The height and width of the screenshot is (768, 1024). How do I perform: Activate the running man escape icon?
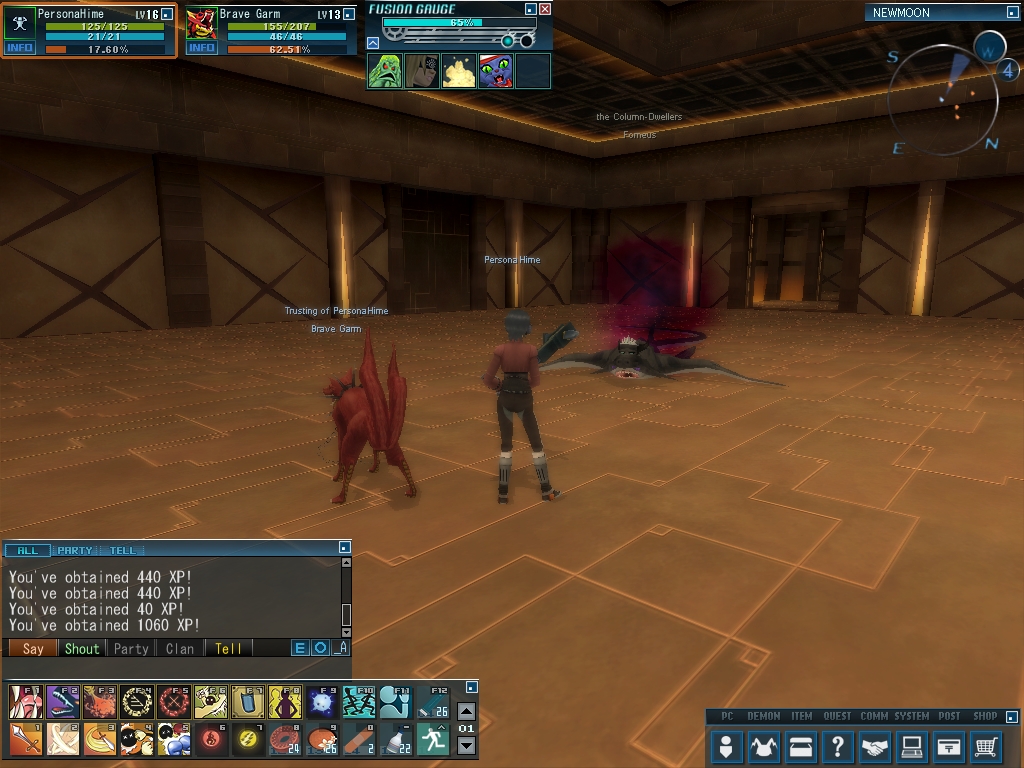(432, 740)
